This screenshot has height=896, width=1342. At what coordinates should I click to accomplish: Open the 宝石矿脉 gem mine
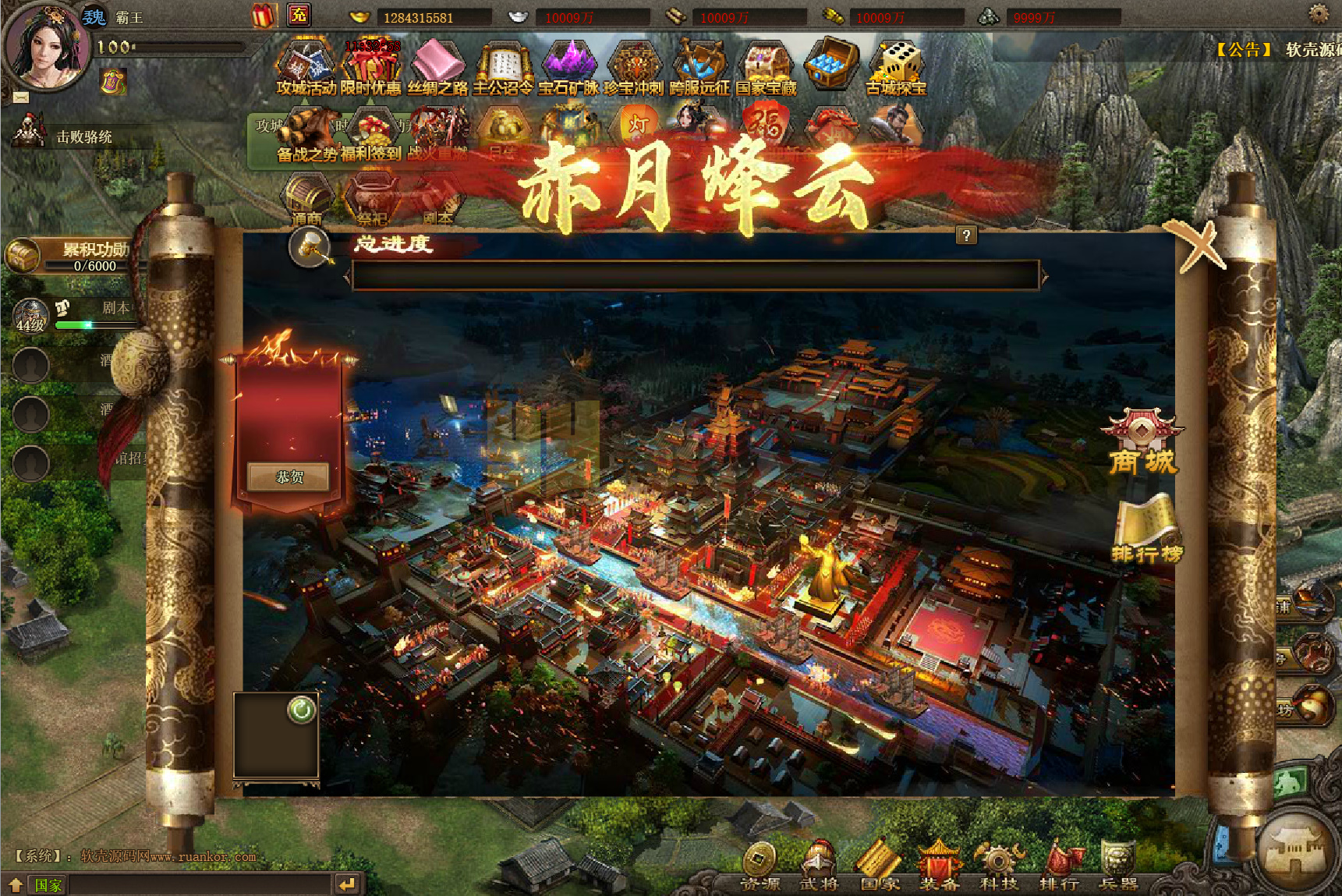[x=568, y=69]
